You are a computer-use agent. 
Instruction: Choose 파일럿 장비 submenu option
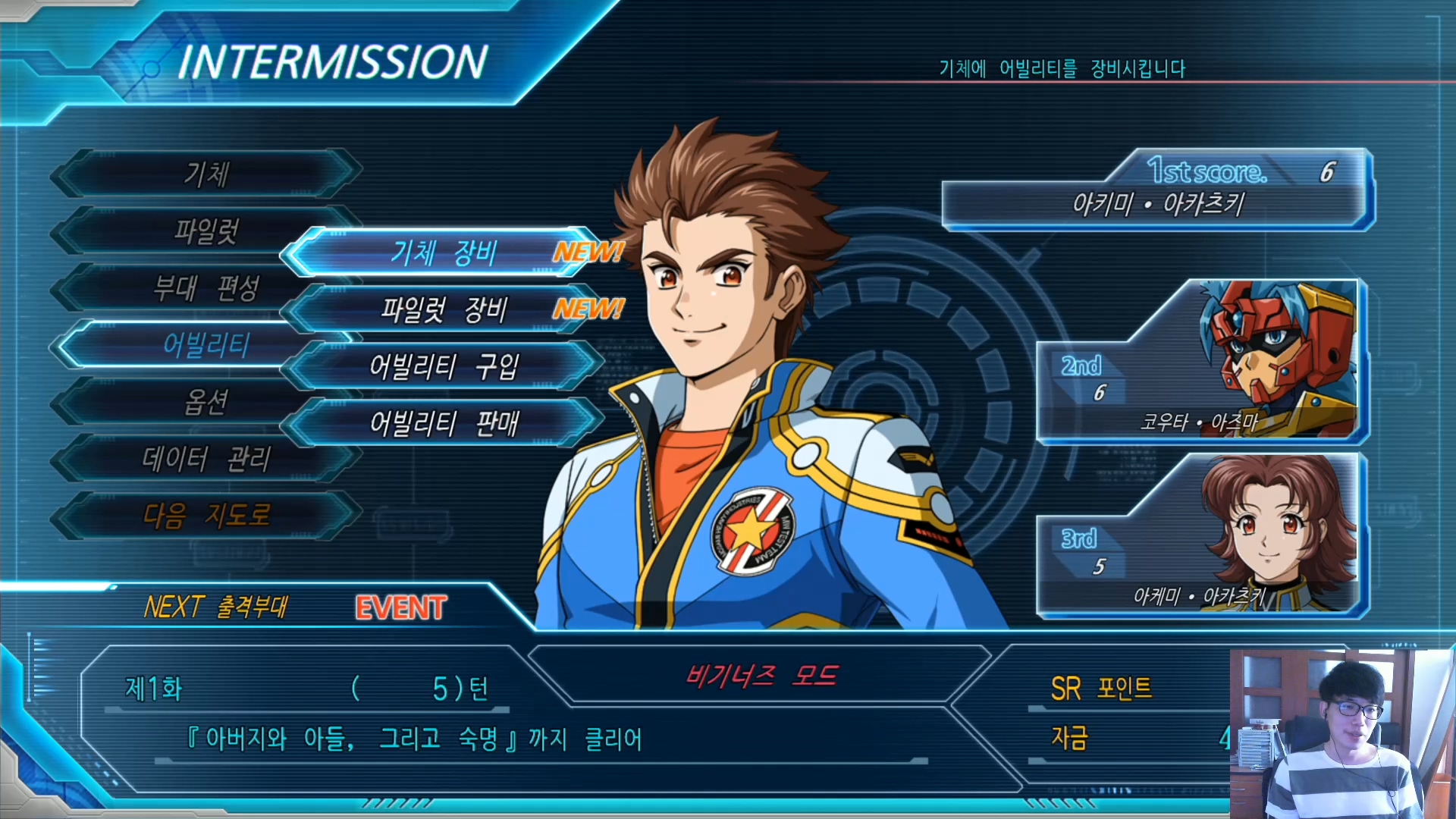[444, 309]
